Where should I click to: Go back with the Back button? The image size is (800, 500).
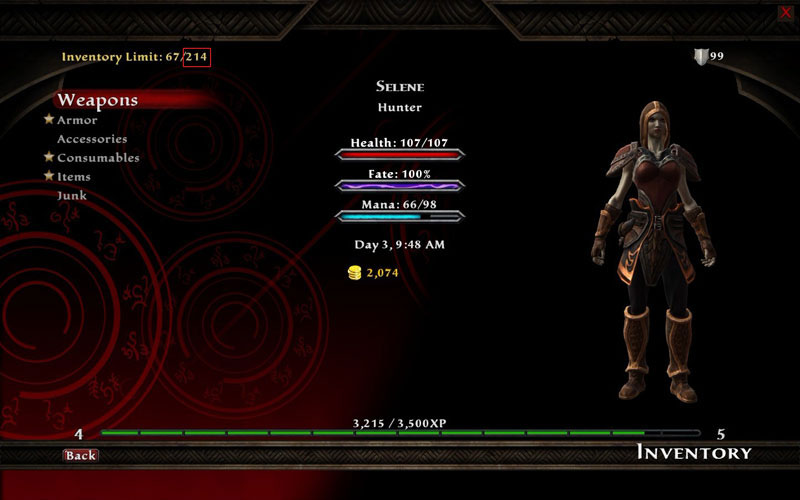click(x=80, y=455)
